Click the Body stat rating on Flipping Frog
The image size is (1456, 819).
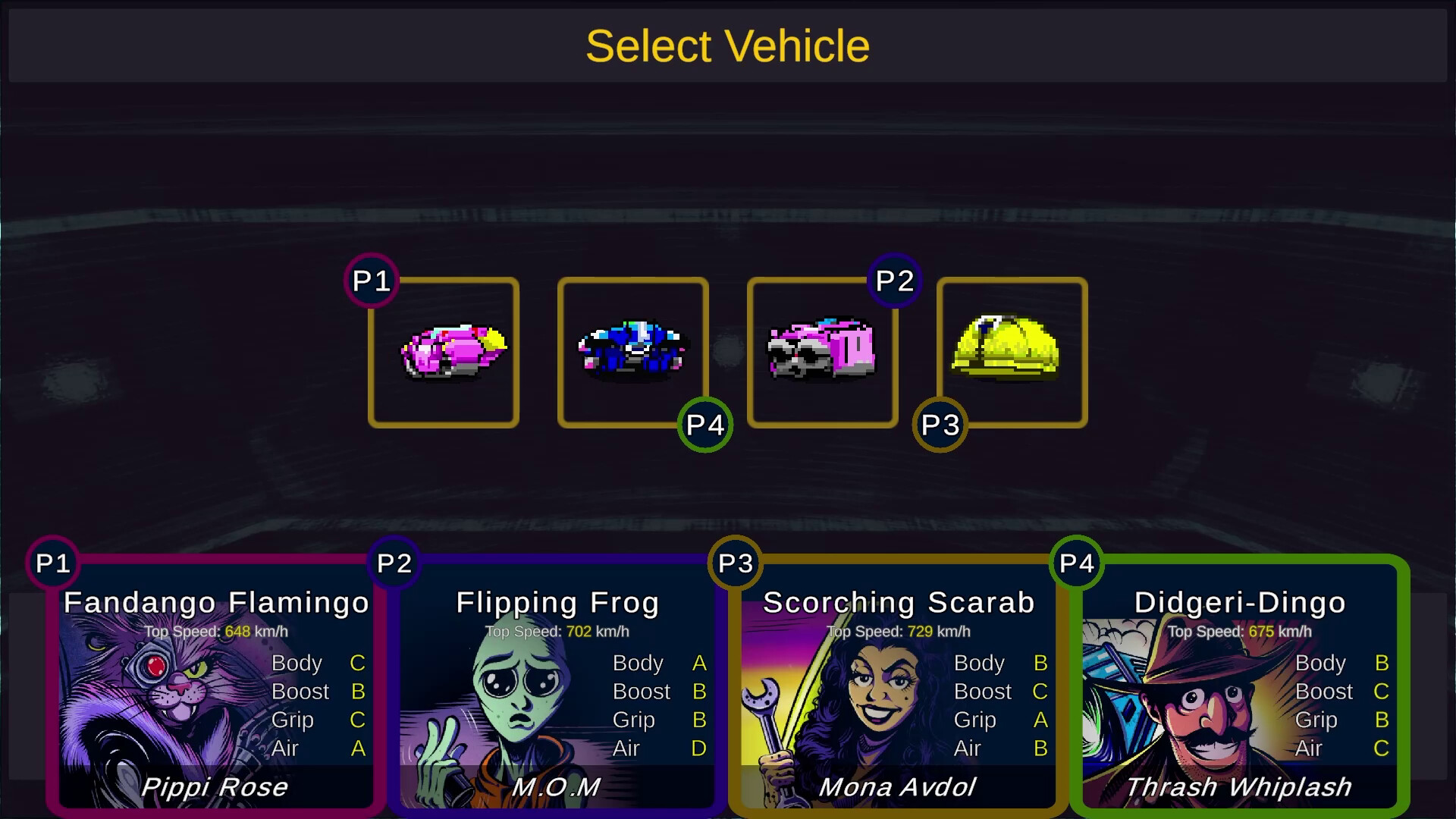699,663
